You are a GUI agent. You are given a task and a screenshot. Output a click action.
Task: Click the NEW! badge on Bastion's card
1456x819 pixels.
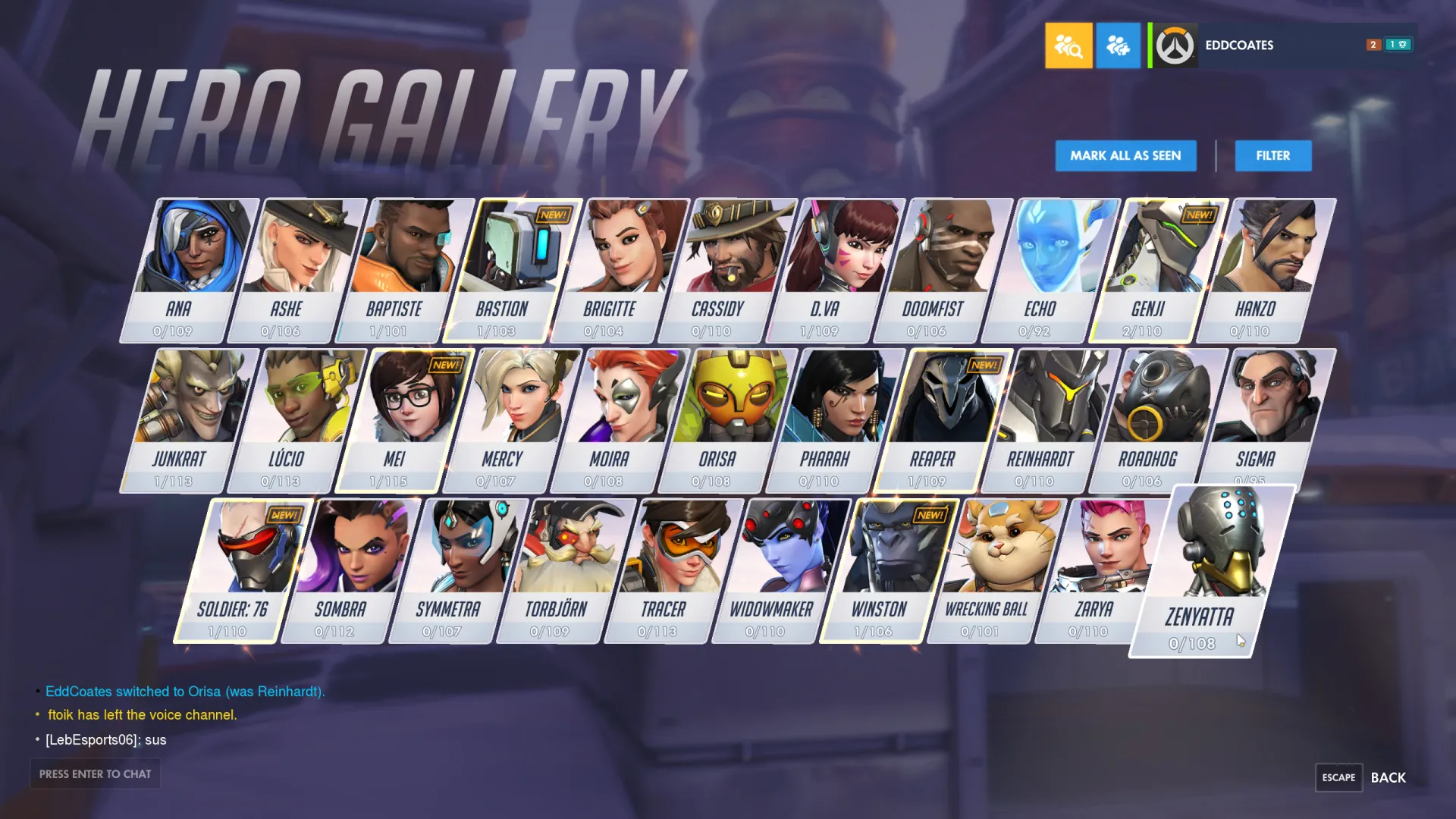[552, 215]
